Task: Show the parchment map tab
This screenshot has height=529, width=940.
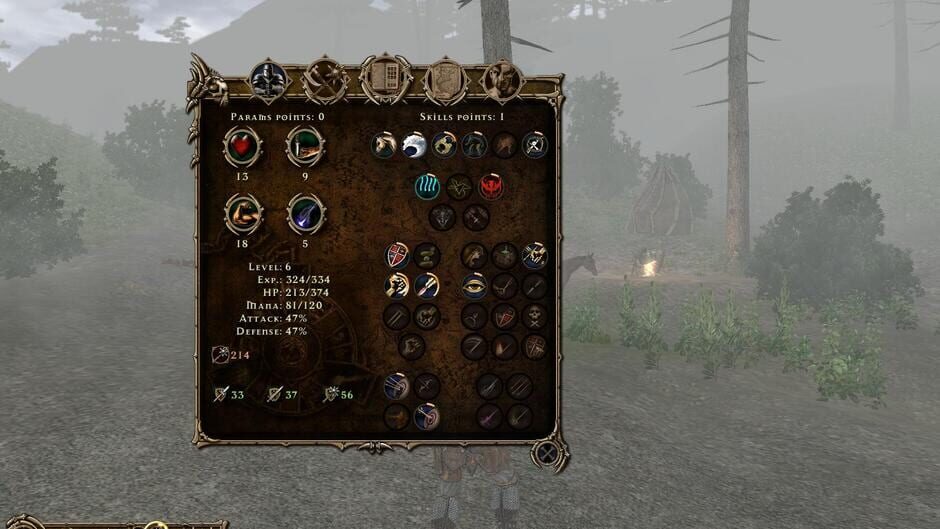Action: click(445, 79)
